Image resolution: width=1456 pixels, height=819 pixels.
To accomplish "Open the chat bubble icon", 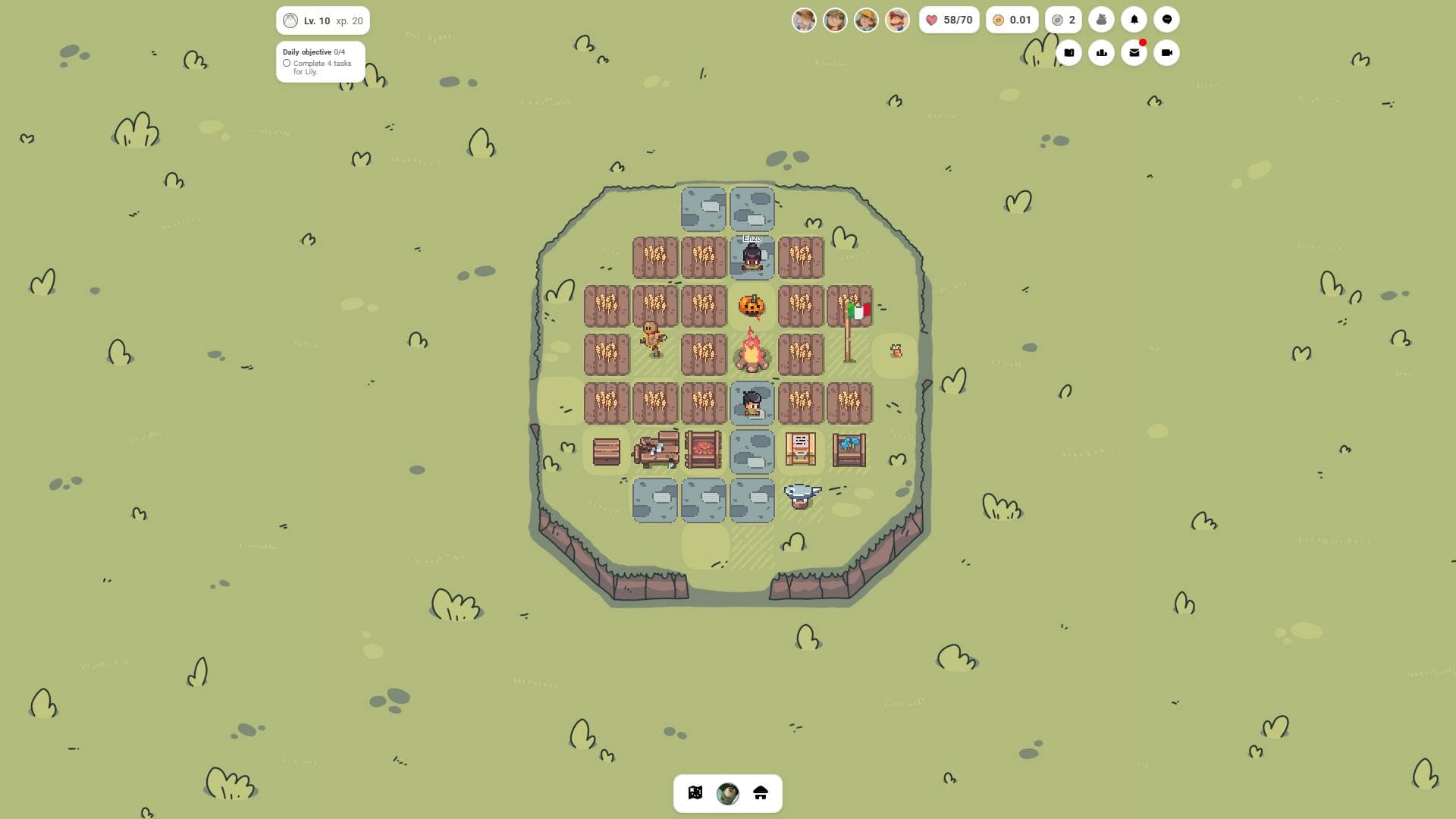I will (1166, 19).
